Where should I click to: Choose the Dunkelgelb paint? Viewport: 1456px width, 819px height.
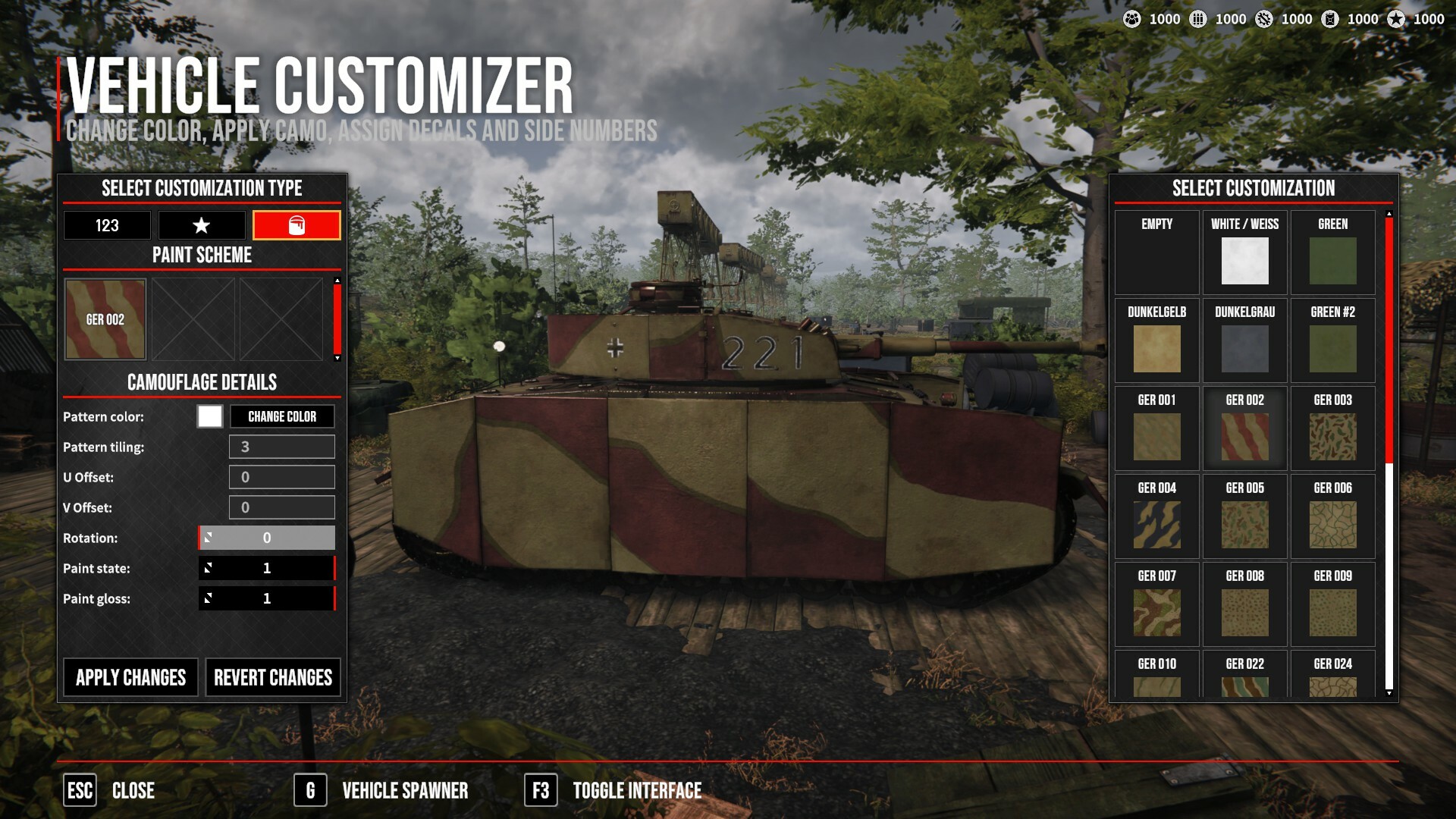(x=1156, y=341)
